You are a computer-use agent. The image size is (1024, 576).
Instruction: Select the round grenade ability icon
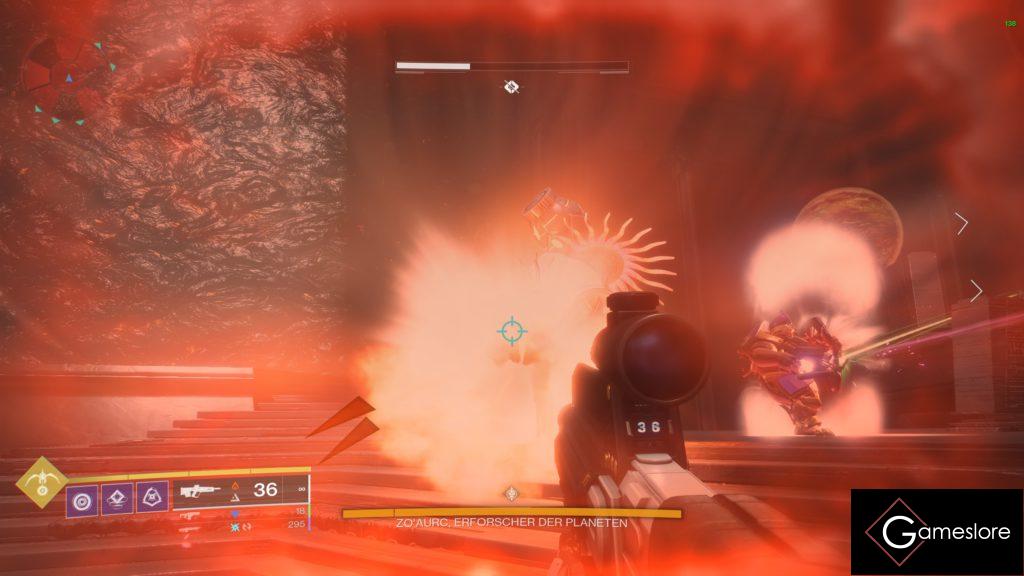click(81, 495)
